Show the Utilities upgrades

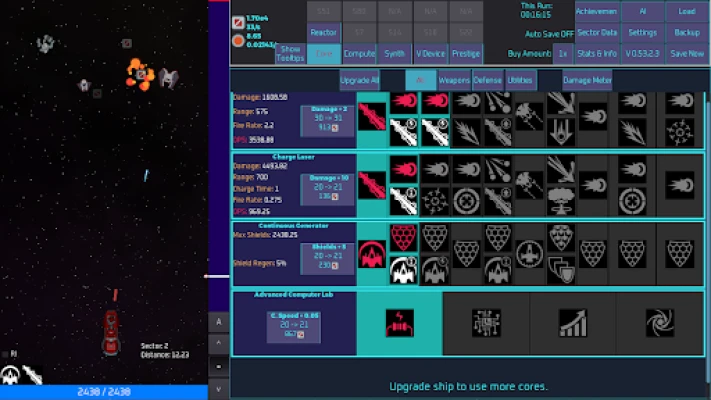520,80
